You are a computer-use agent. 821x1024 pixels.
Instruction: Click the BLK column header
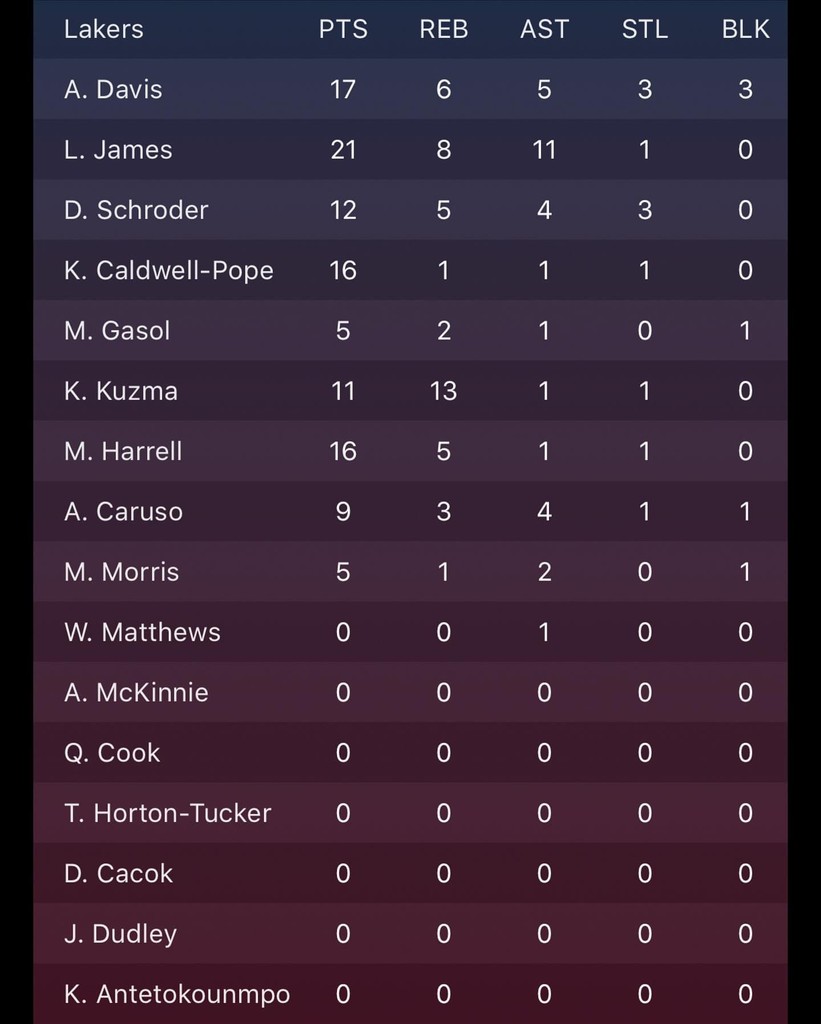(x=745, y=30)
